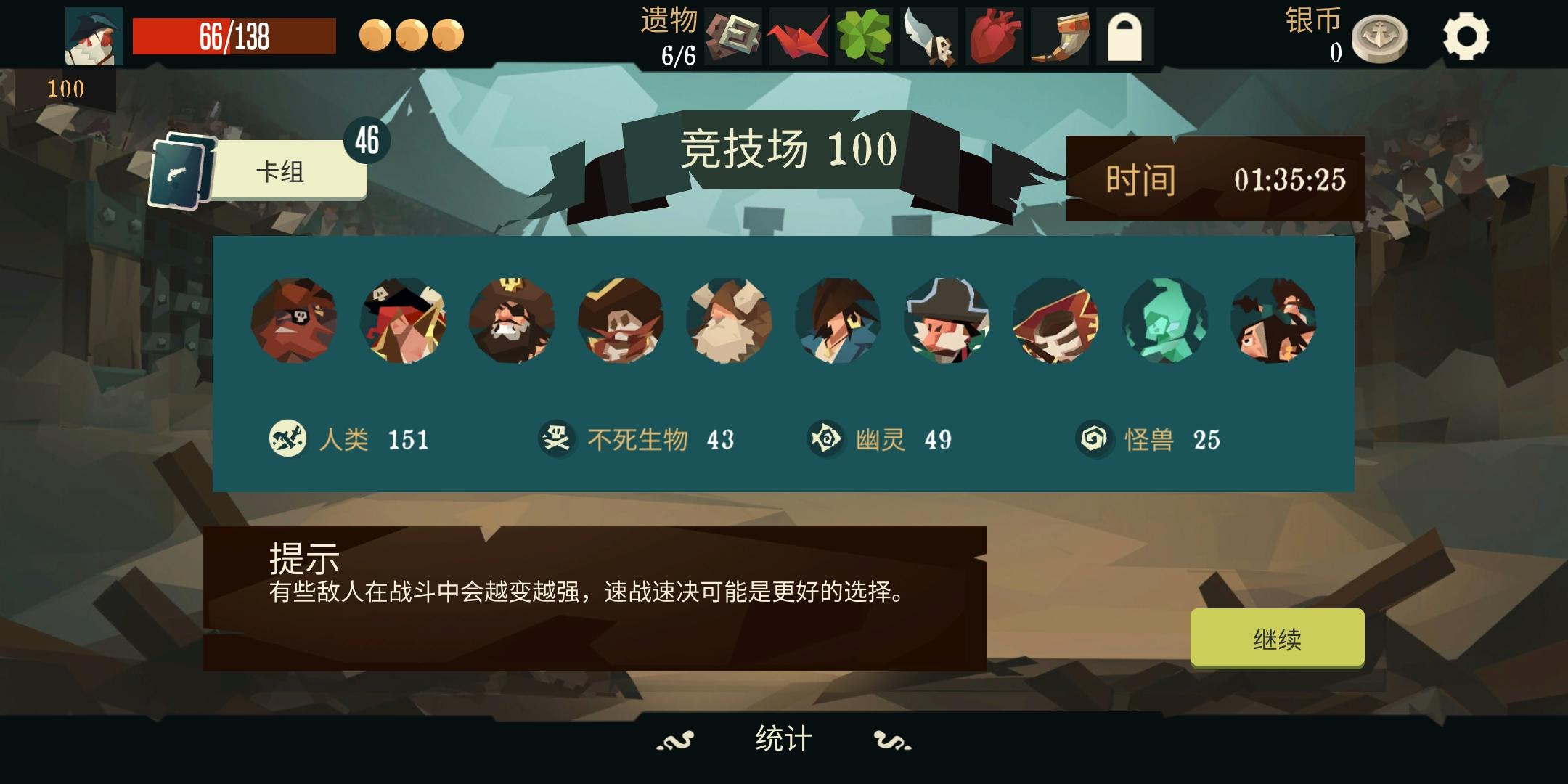
Task: Tap the player avatar in the top-left corner
Action: [94, 36]
